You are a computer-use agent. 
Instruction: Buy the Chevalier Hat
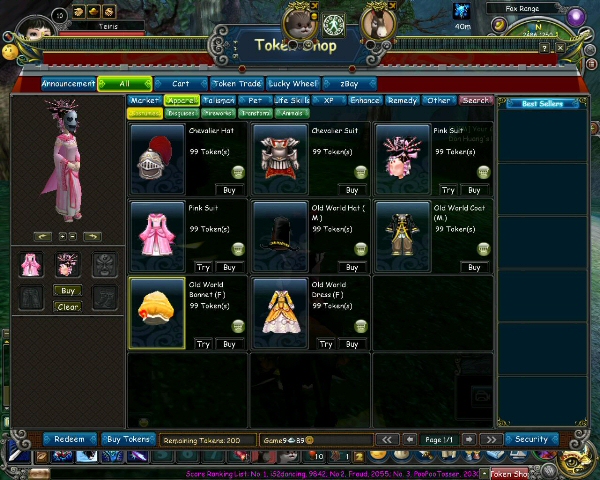pyautogui.click(x=229, y=190)
